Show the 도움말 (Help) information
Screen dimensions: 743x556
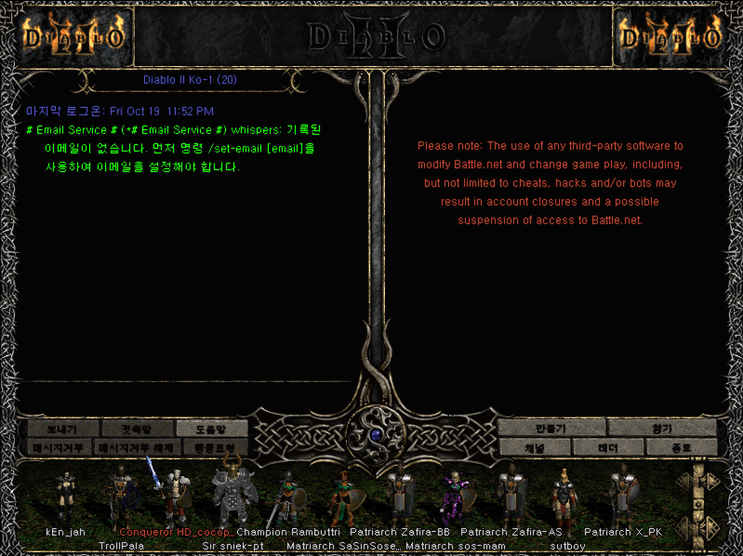click(211, 429)
